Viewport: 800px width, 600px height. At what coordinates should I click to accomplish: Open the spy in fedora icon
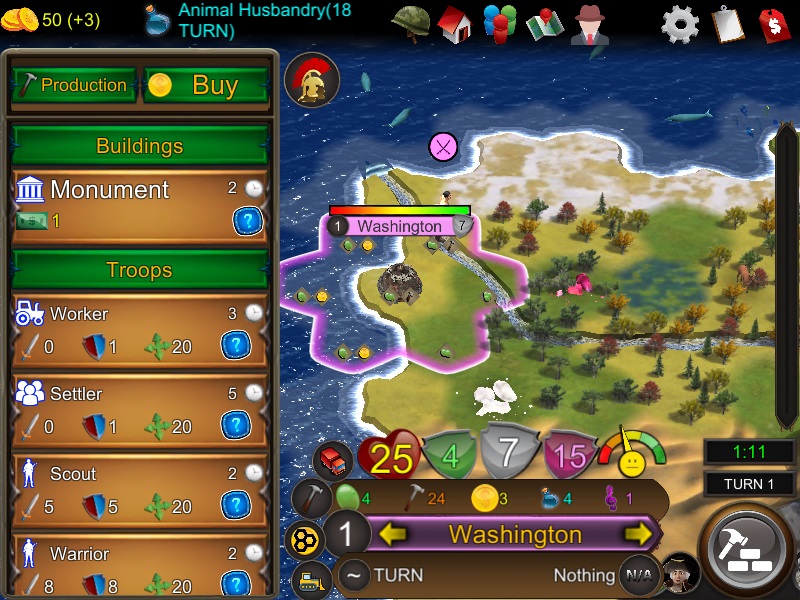[590, 24]
